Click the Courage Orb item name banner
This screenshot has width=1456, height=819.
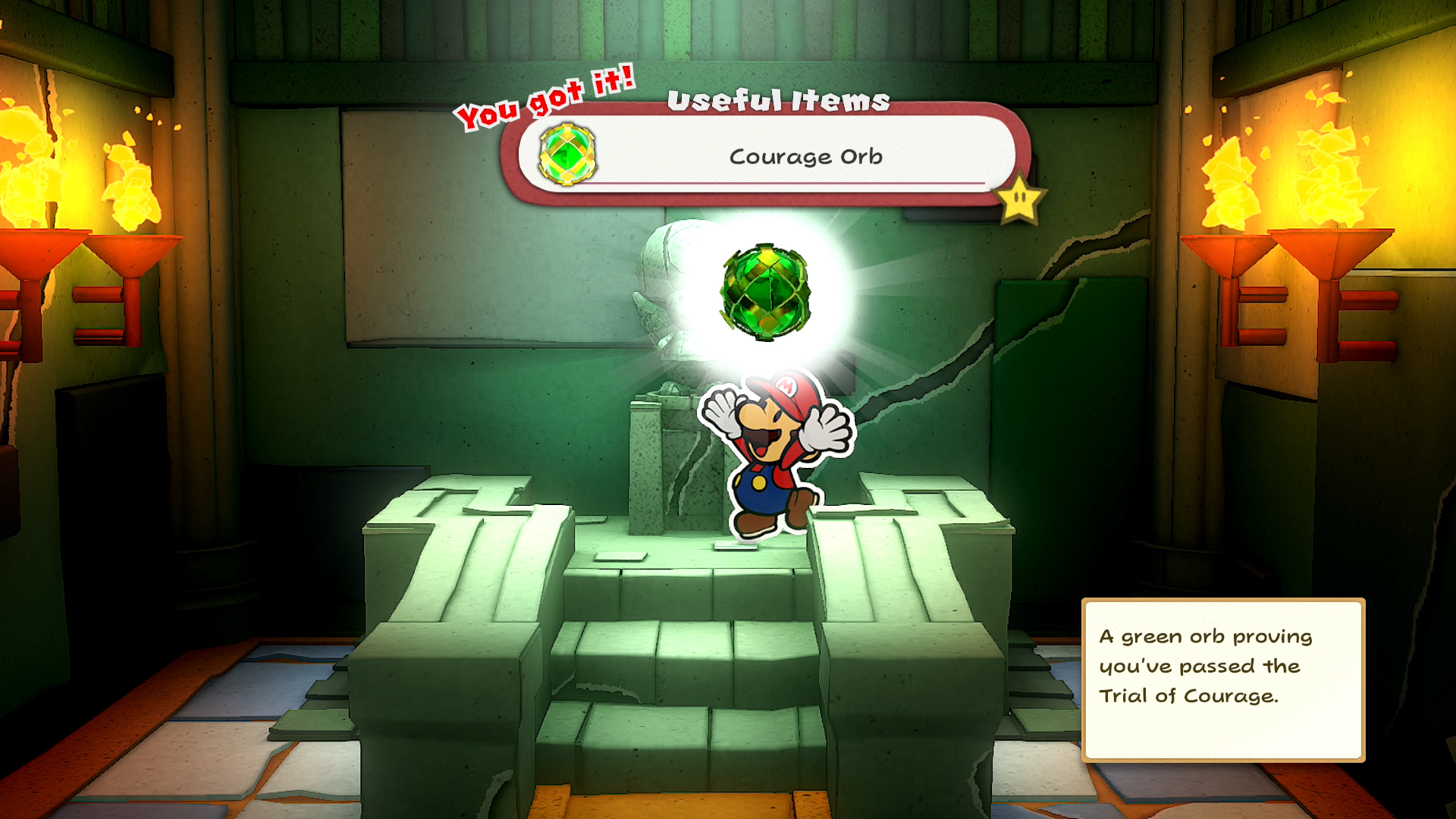805,156
